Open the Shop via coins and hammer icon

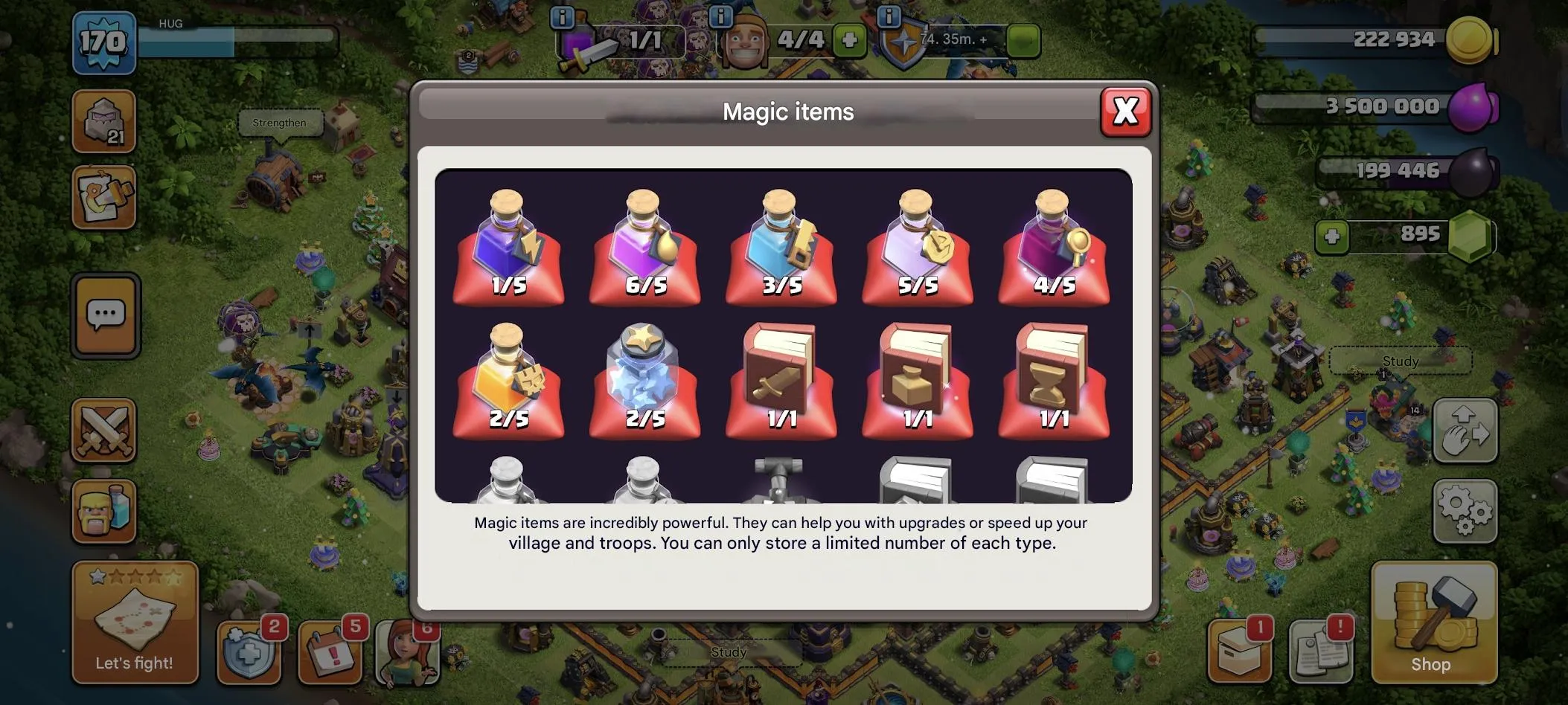(x=1434, y=623)
